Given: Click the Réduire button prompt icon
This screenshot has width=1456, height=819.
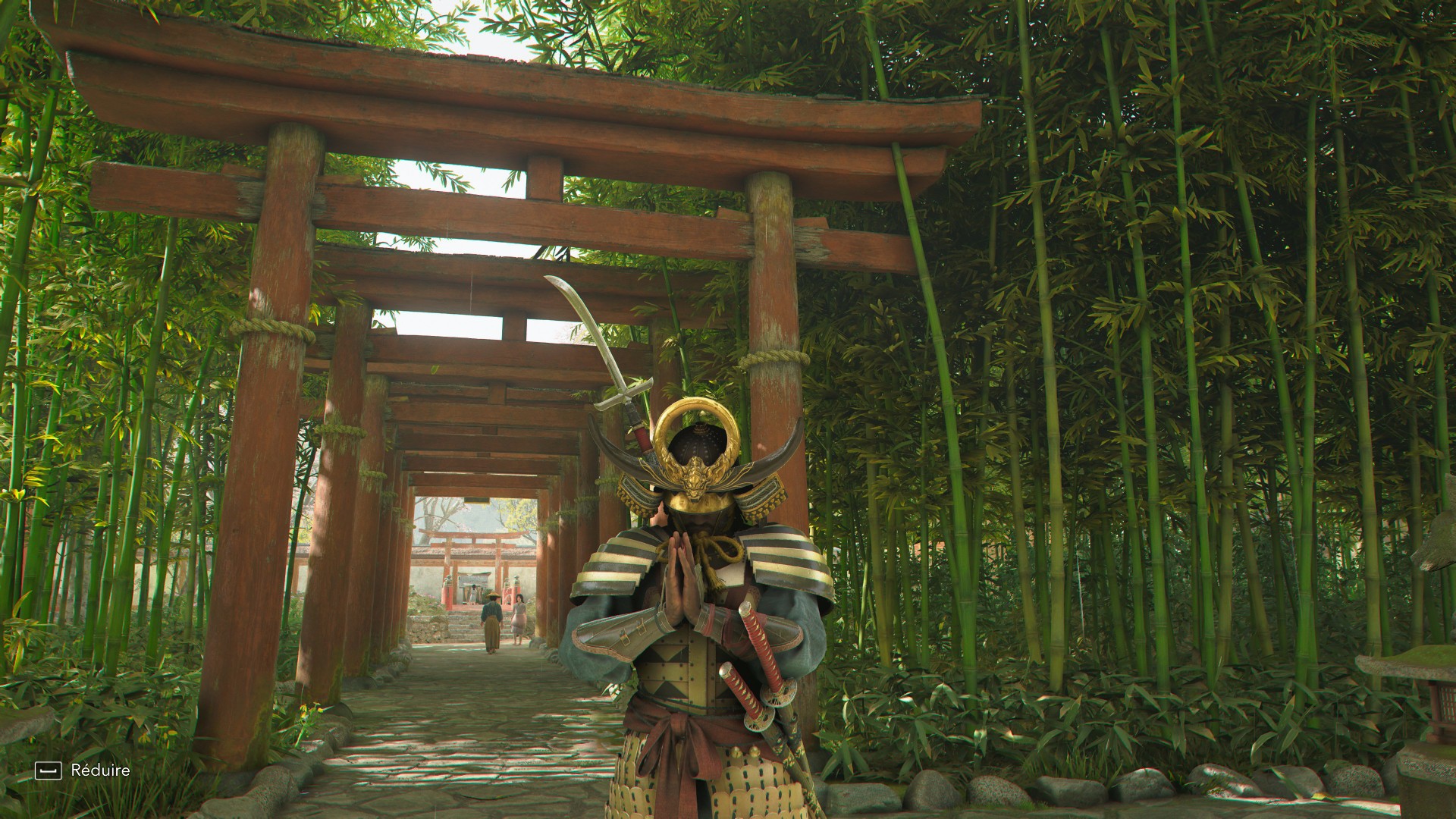Looking at the screenshot, I should pyautogui.click(x=48, y=771).
